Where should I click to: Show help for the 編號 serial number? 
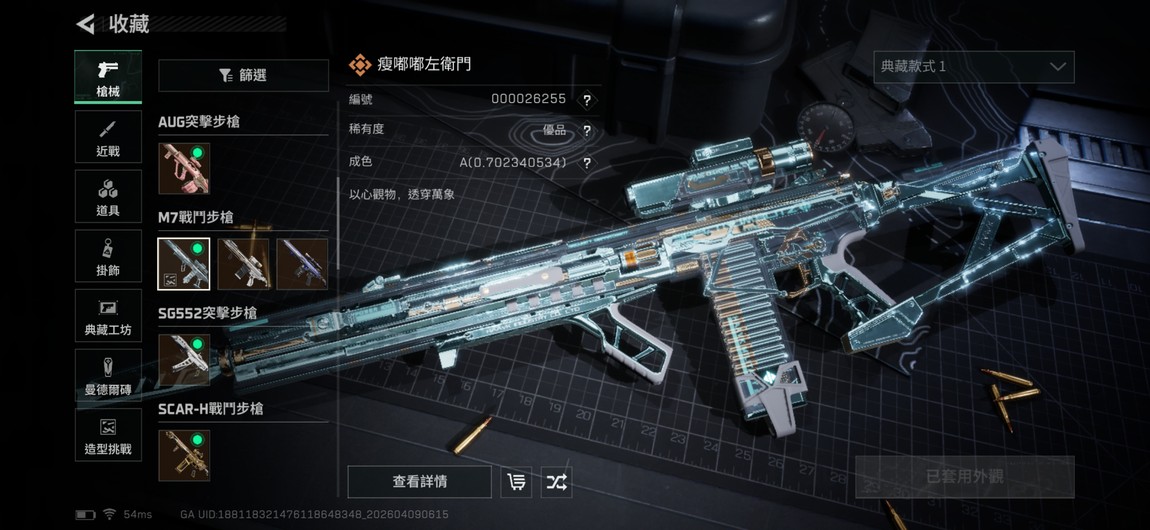coord(587,99)
